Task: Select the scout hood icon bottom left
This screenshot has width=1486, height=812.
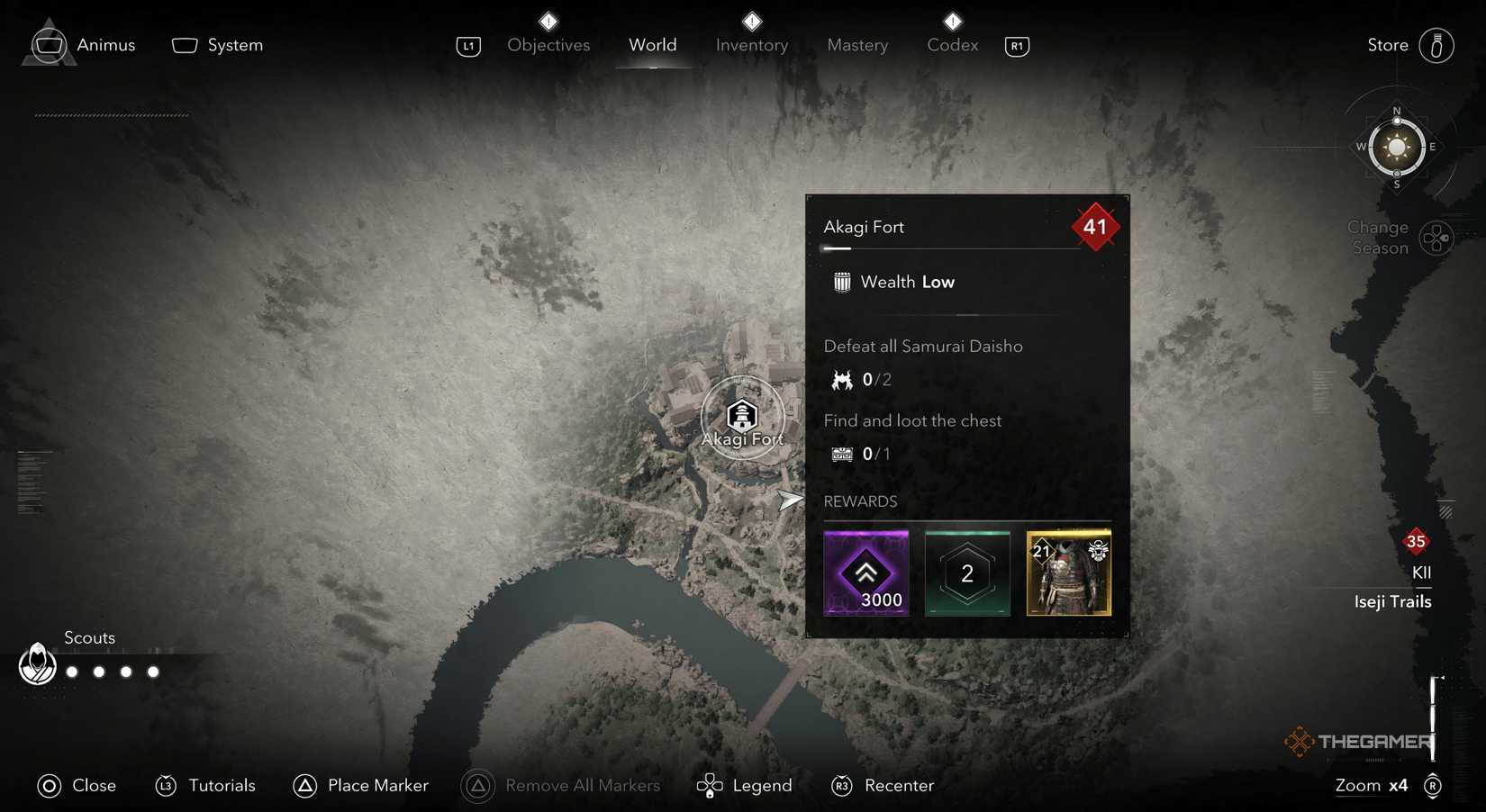Action: pyautogui.click(x=37, y=665)
